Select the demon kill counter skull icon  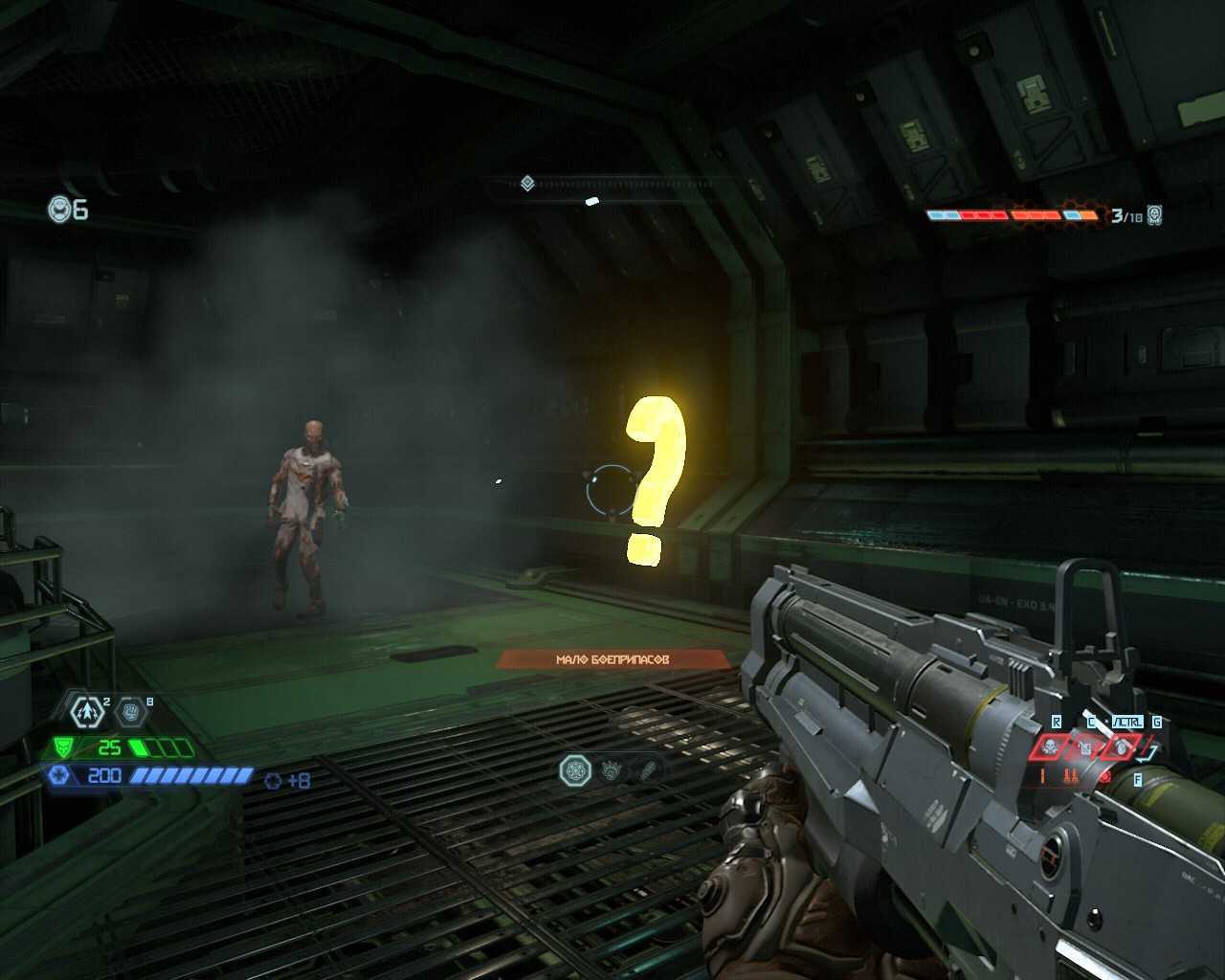pyautogui.click(x=1155, y=214)
